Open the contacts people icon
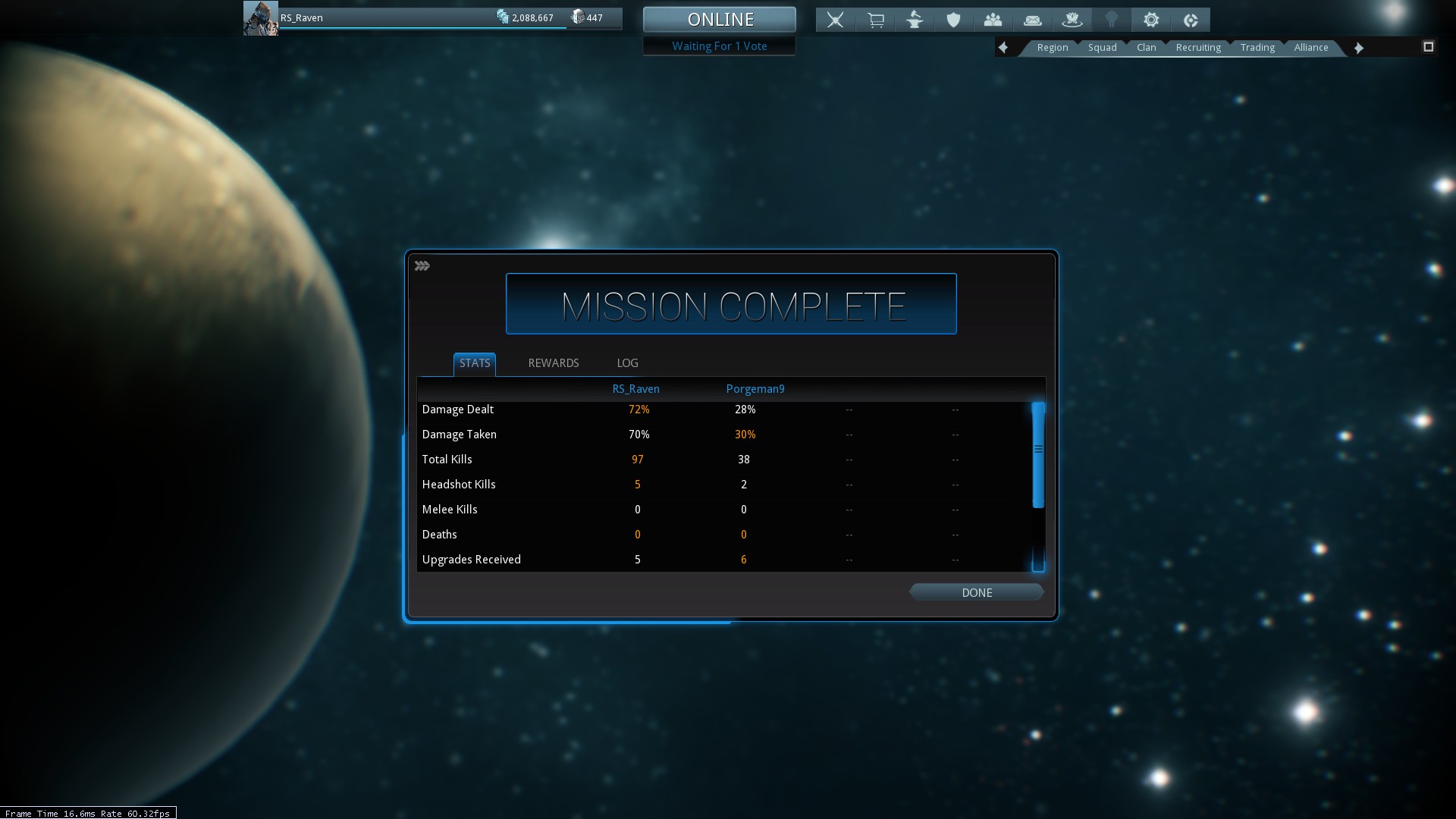The image size is (1456, 819). point(993,20)
